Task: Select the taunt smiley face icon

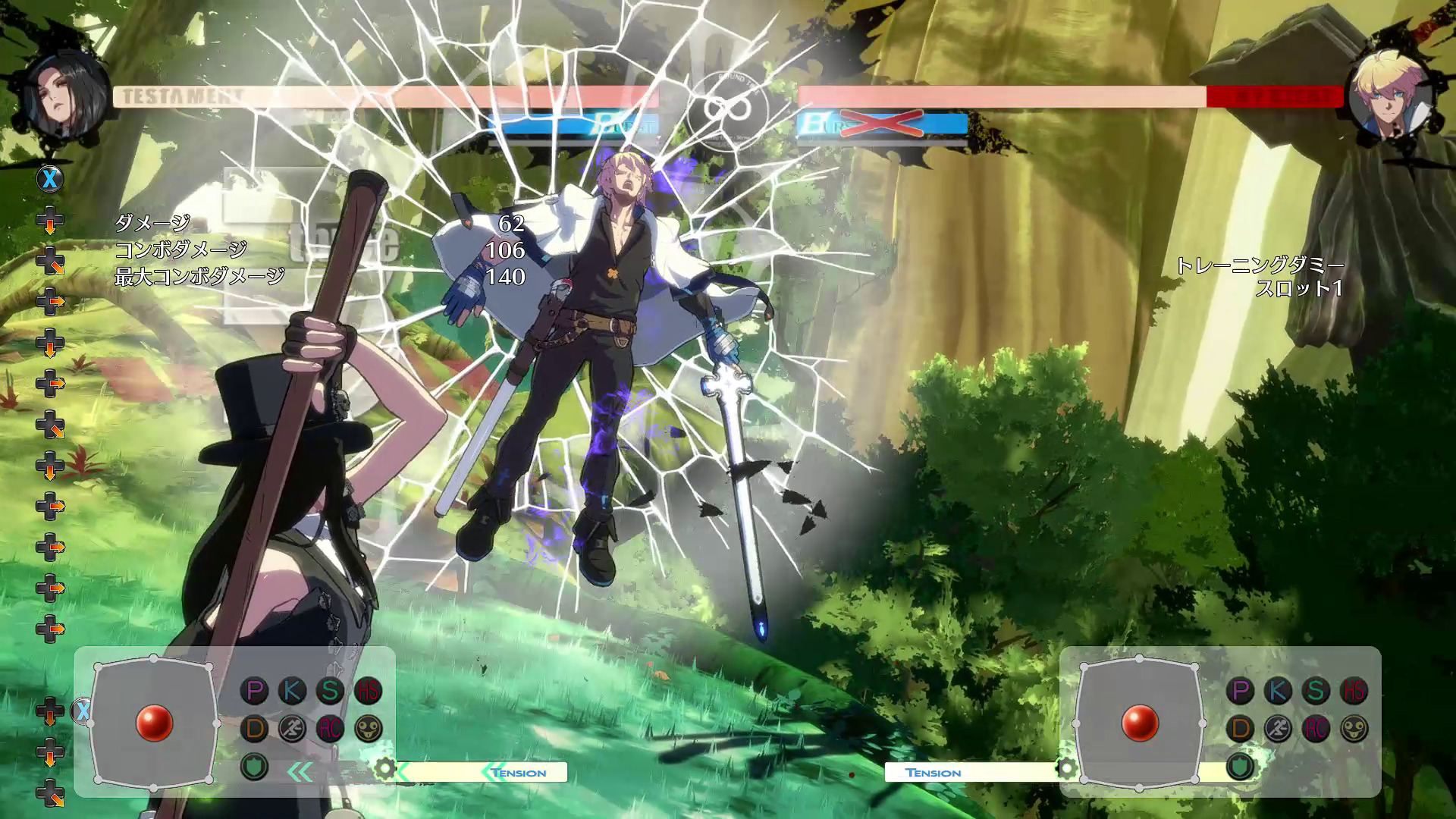Action: pyautogui.click(x=369, y=728)
